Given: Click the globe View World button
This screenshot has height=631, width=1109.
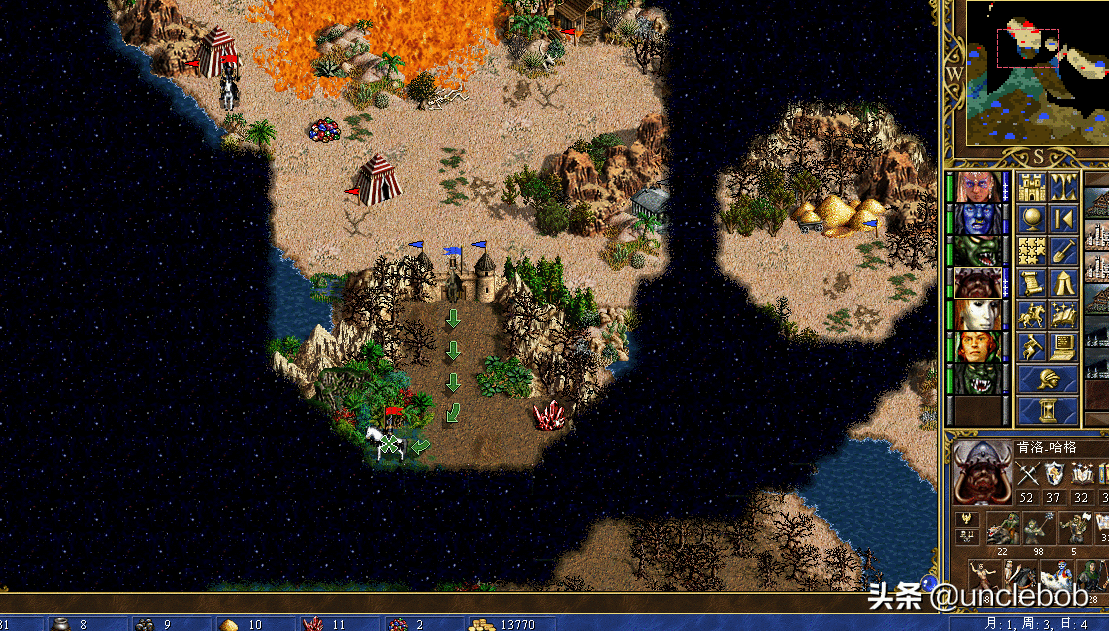Looking at the screenshot, I should (1031, 218).
